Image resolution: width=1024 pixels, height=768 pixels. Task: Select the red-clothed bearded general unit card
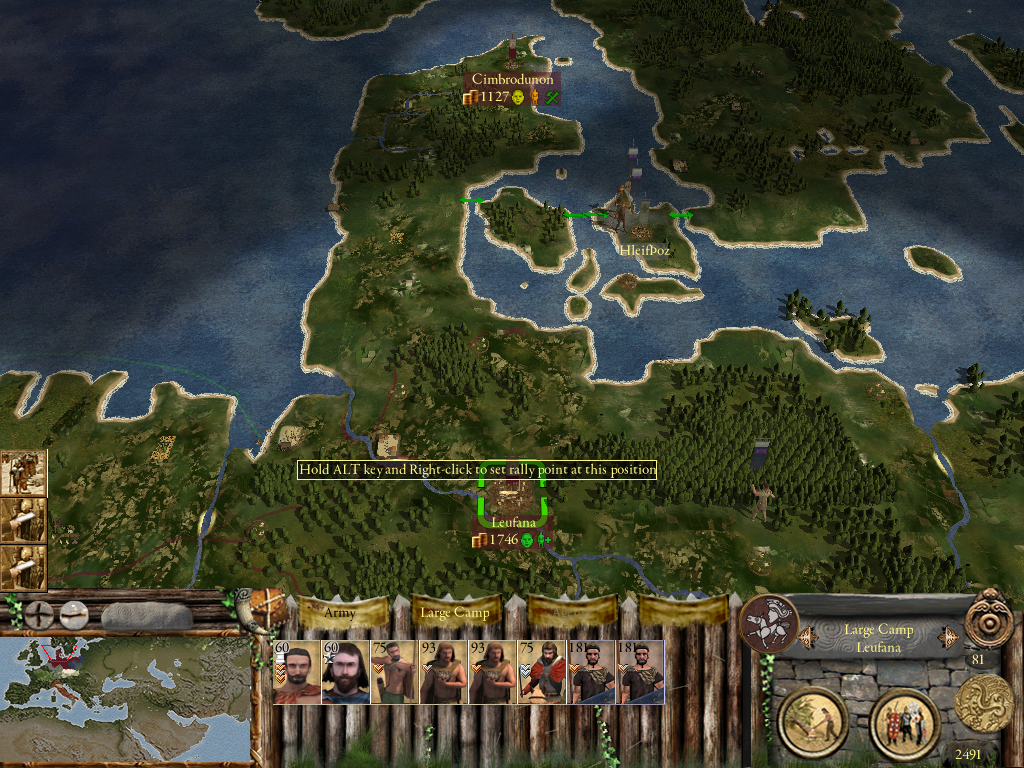point(297,673)
